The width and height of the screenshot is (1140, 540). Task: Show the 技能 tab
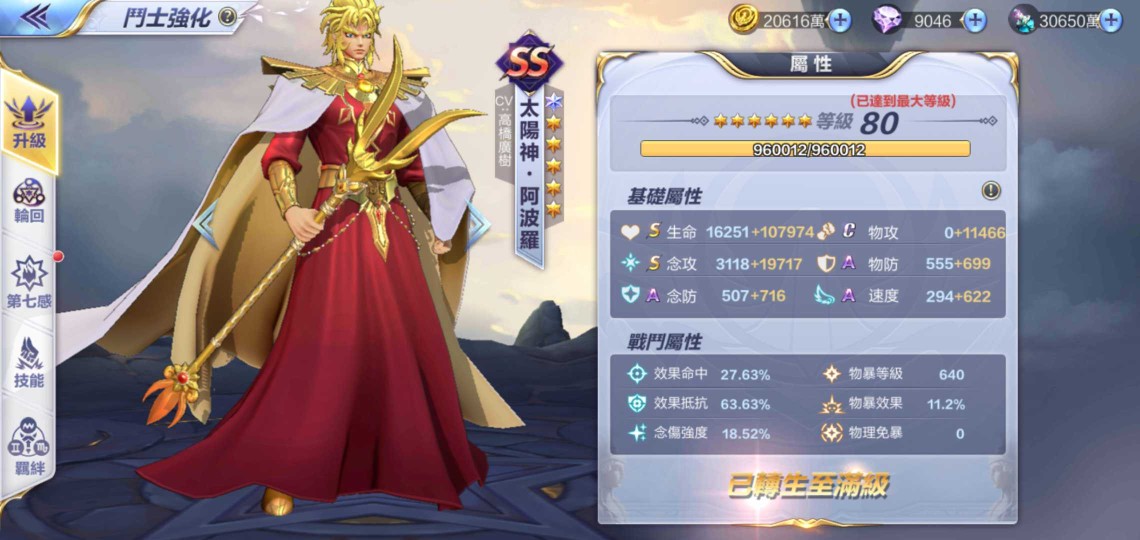[x=29, y=362]
